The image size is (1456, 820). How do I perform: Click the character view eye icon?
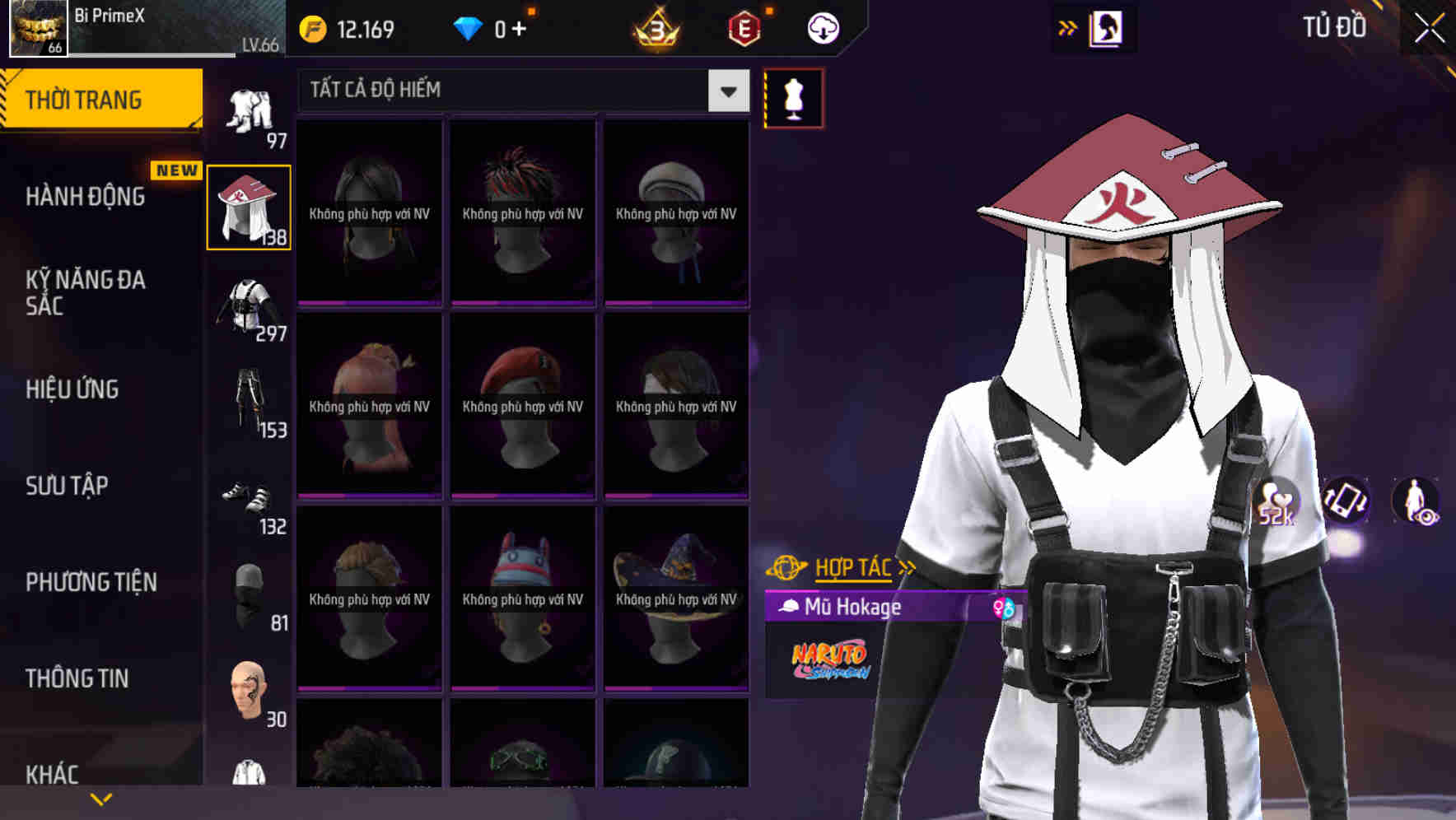(x=1418, y=501)
